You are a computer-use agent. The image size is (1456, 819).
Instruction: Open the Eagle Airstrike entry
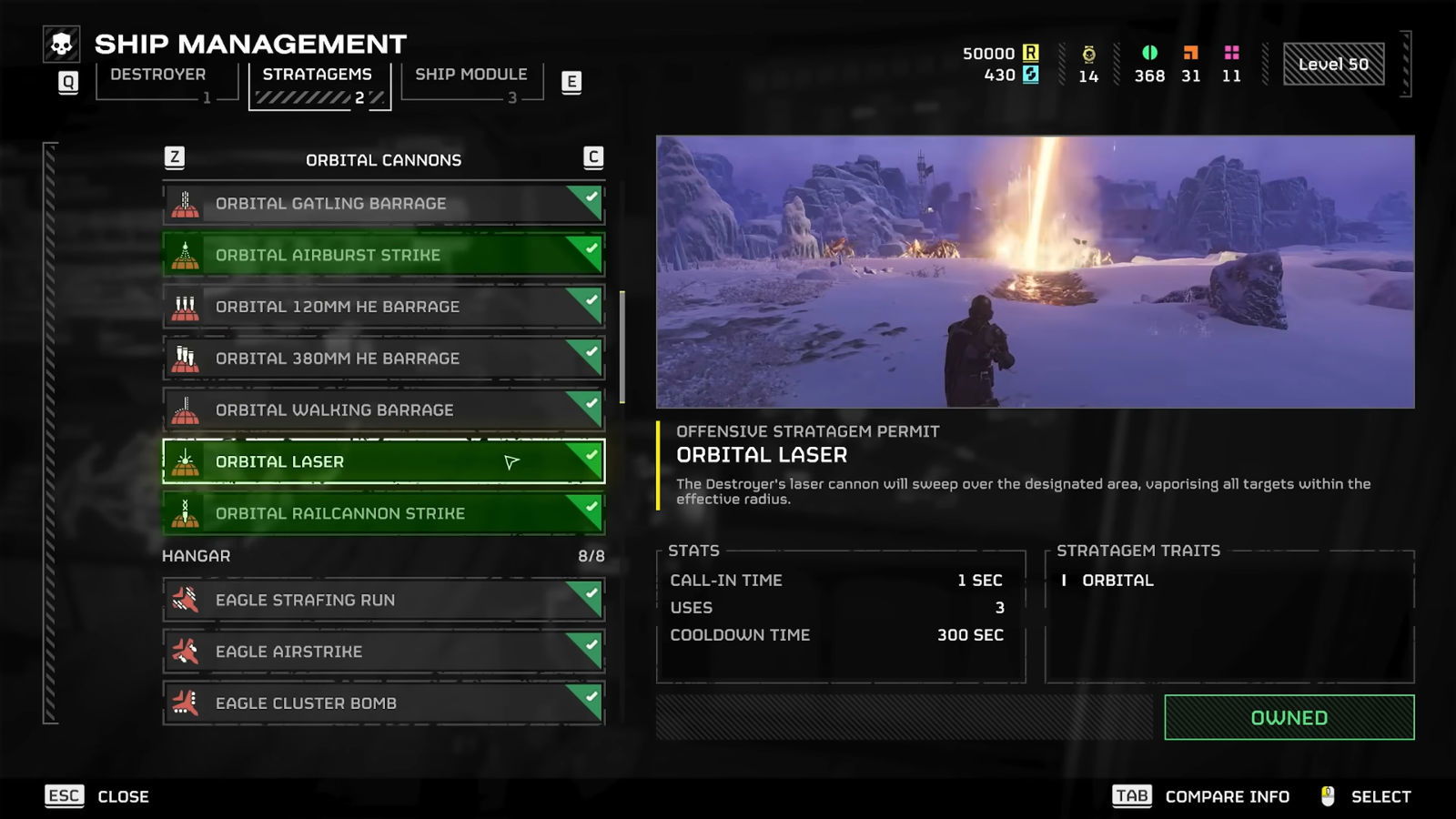[382, 652]
